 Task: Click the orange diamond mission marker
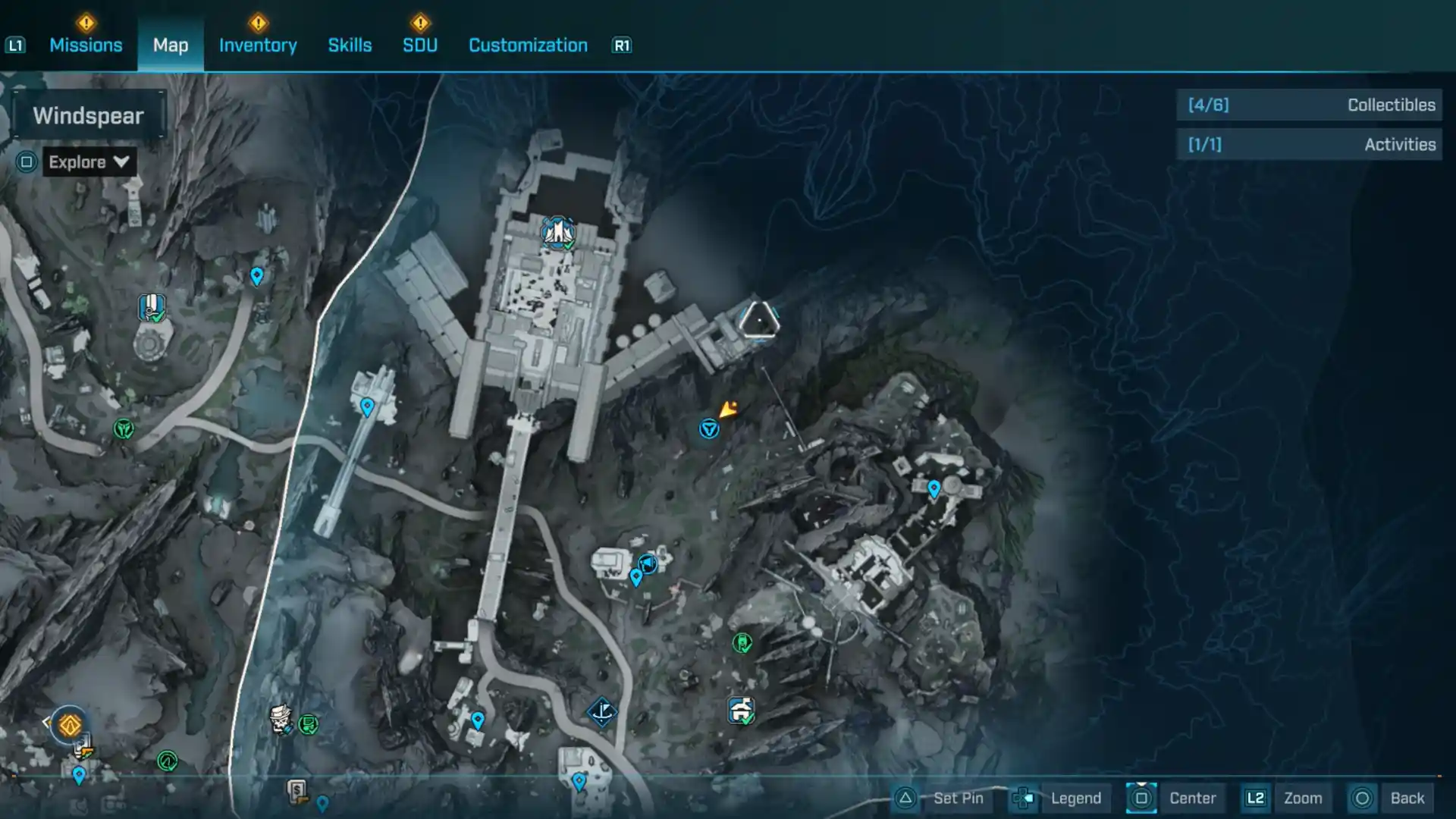[x=70, y=726]
